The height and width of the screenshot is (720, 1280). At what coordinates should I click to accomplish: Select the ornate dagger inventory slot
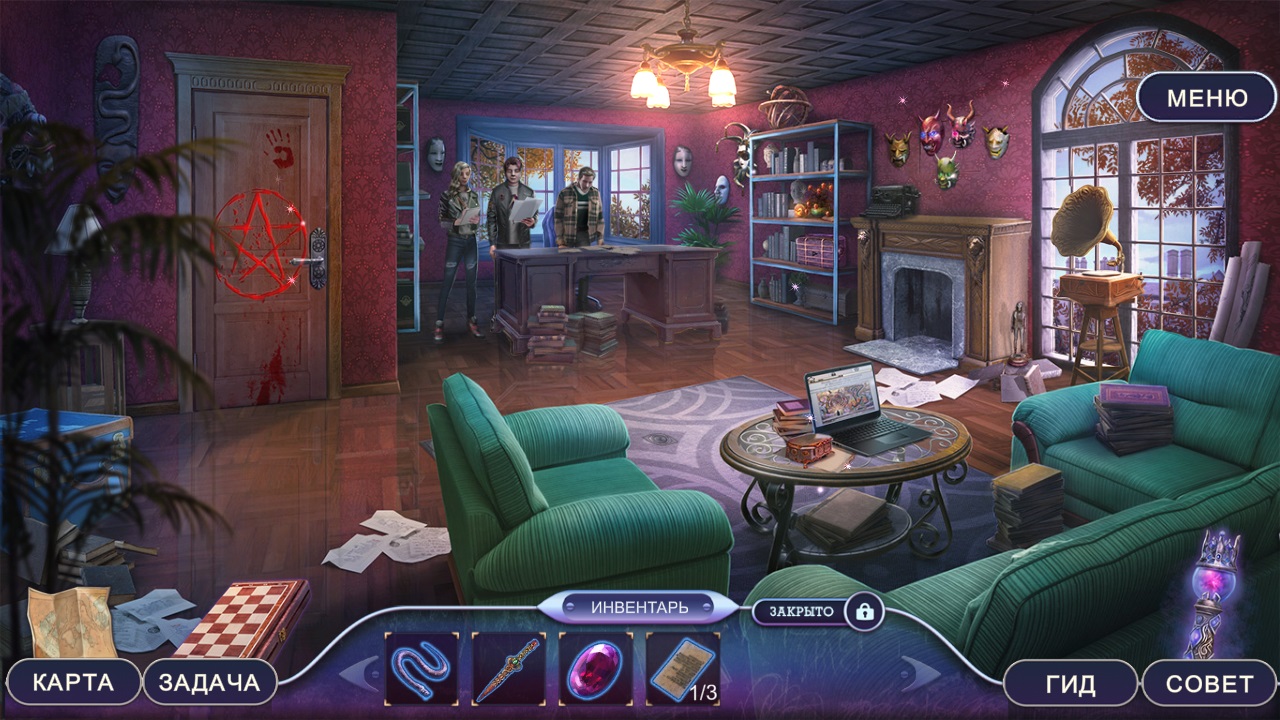pos(508,668)
